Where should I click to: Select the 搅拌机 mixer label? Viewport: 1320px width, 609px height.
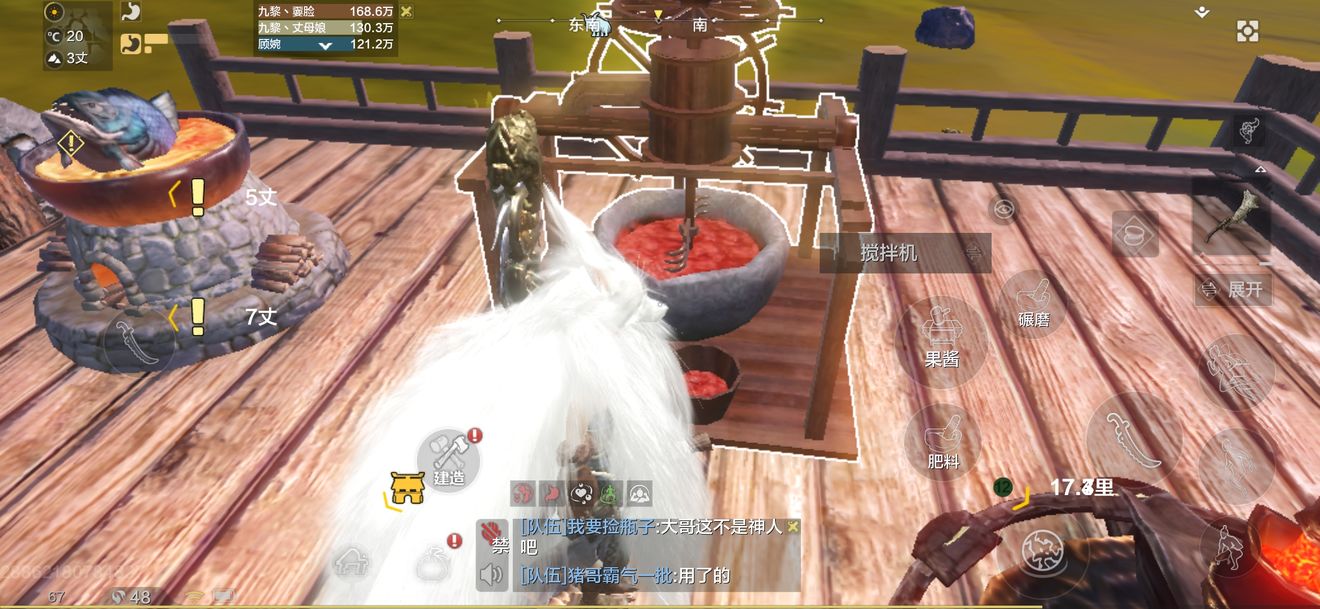click(x=904, y=253)
